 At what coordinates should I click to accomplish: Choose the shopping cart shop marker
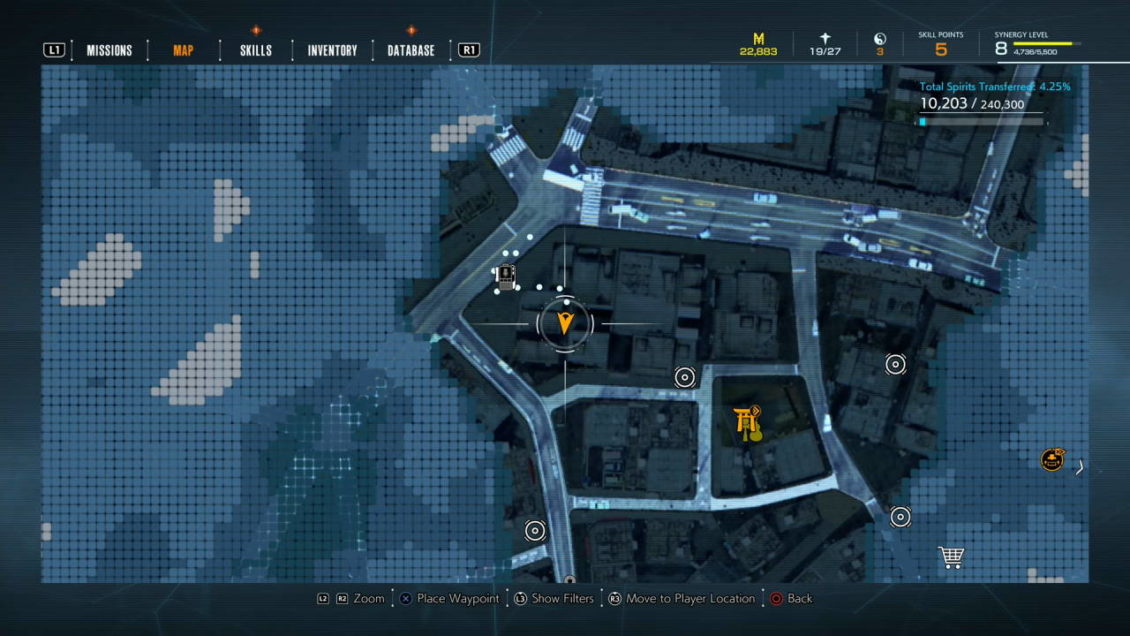tap(950, 557)
